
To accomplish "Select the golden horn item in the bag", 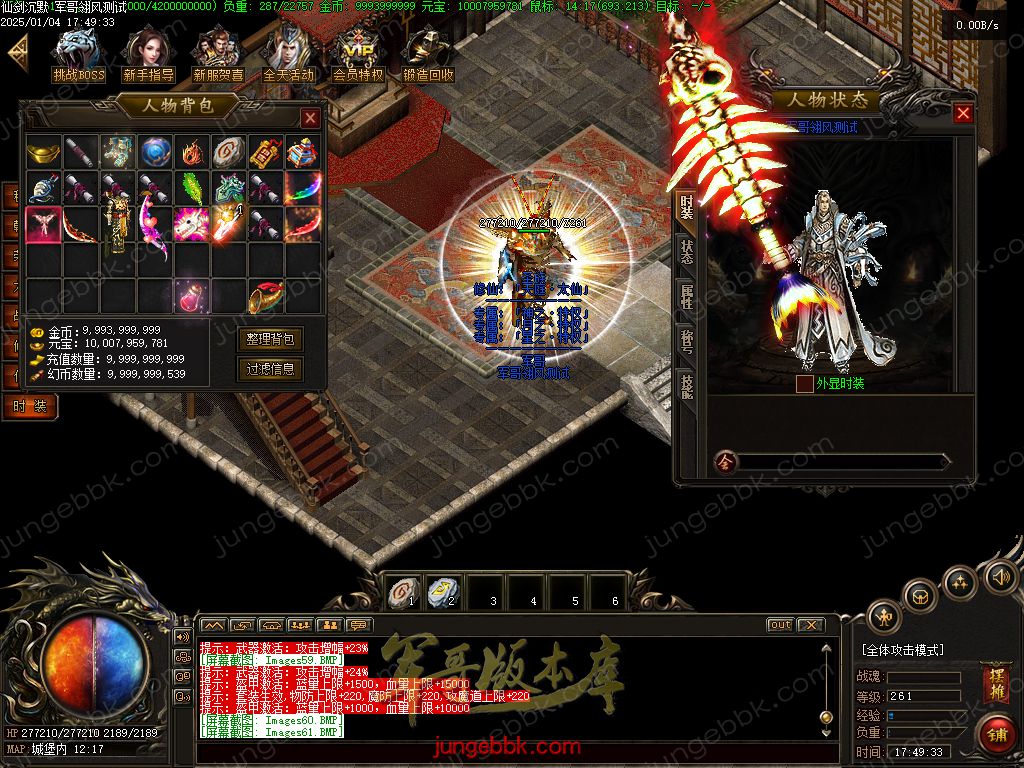I will pos(265,296).
